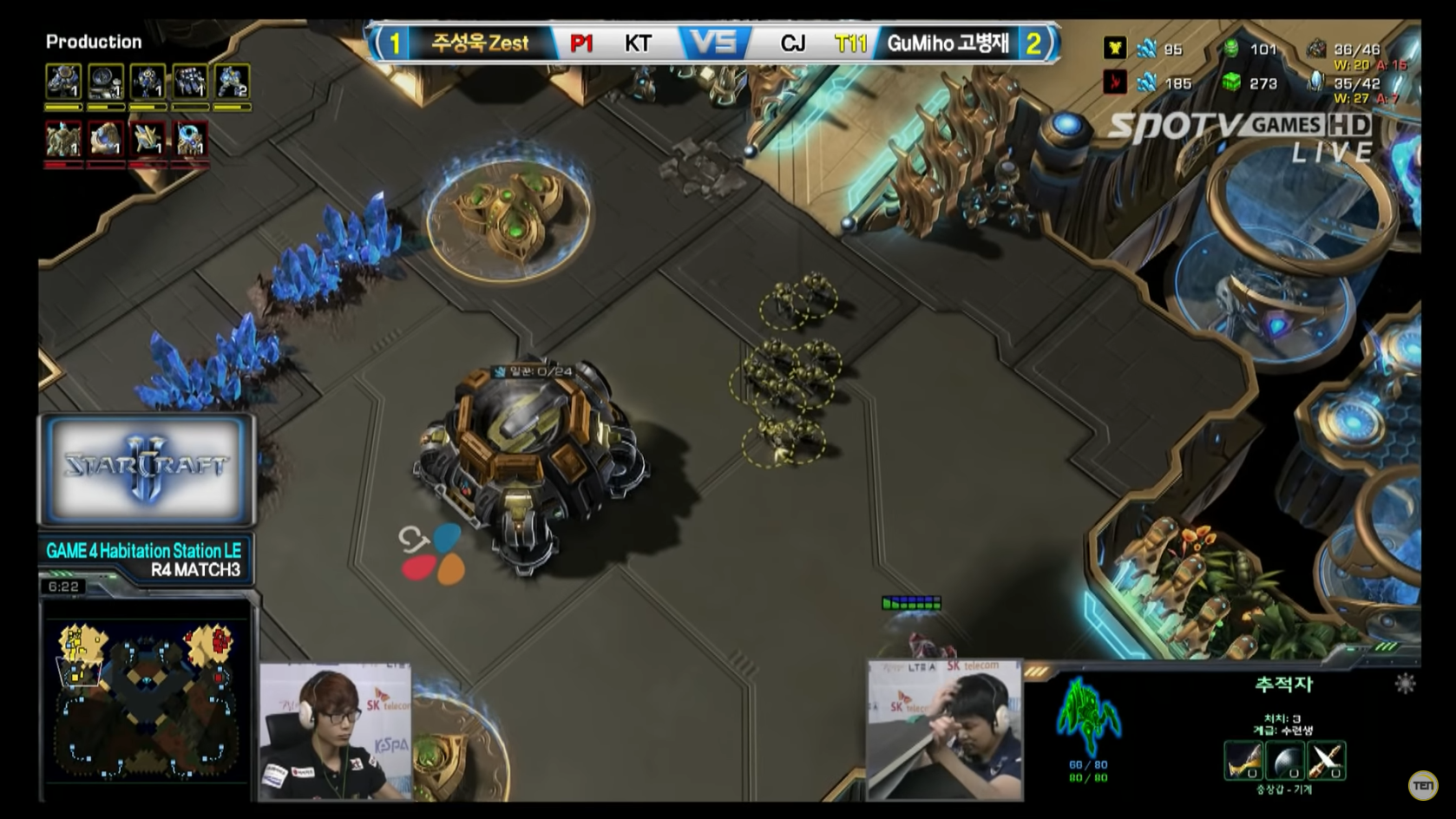Click the webcam feed of the player wearing glasses
1456x819 pixels.
pyautogui.click(x=335, y=731)
